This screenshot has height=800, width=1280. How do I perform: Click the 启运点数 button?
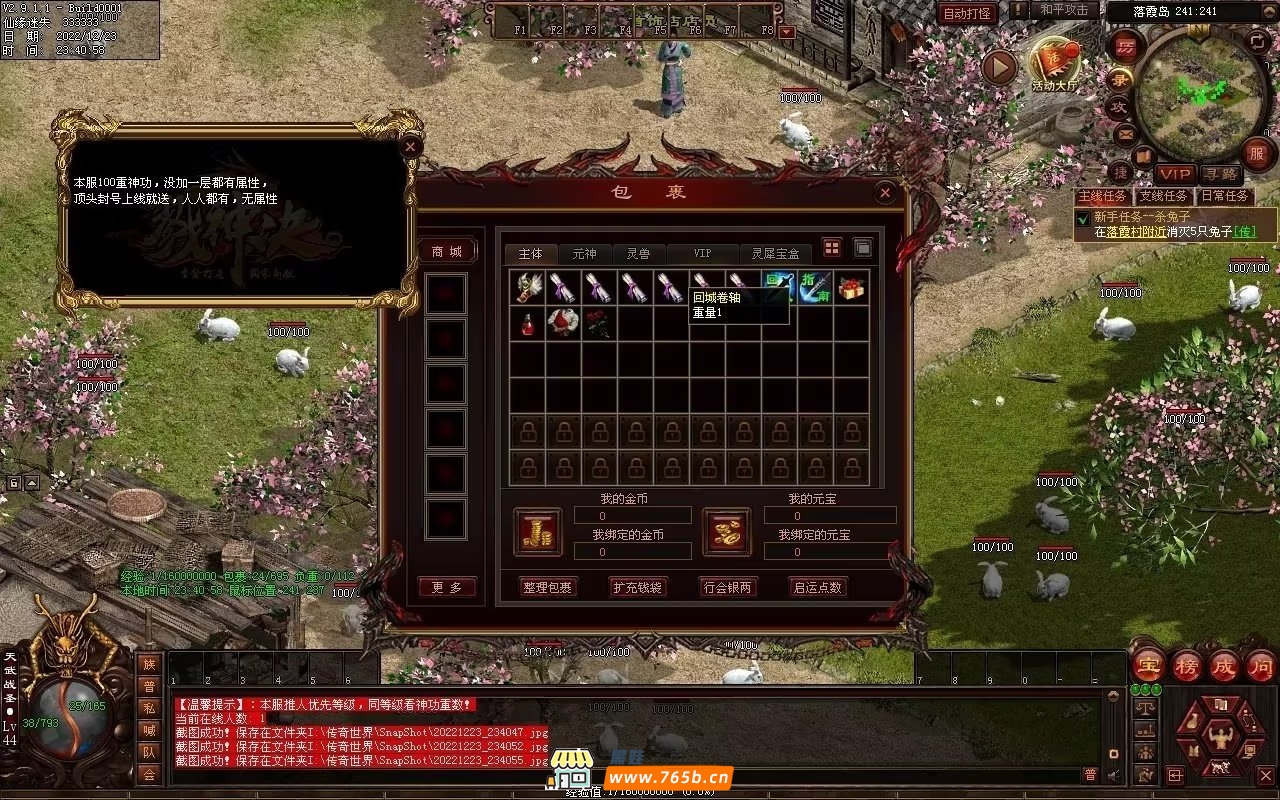817,587
